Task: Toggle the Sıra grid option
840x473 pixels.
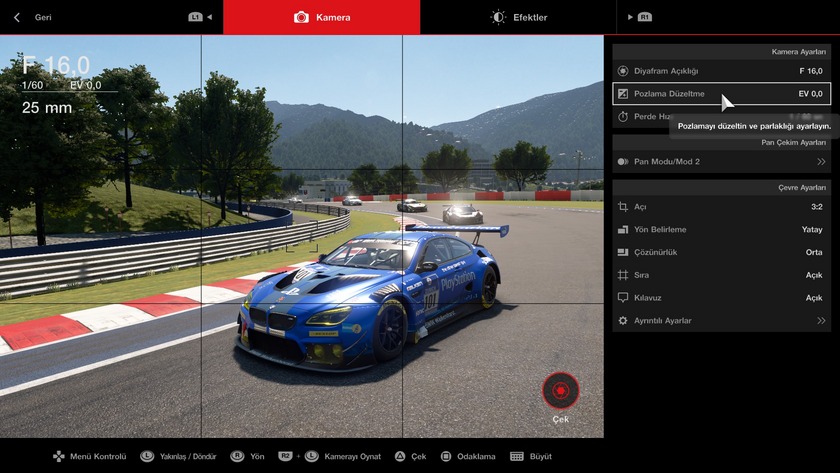Action: tap(720, 275)
